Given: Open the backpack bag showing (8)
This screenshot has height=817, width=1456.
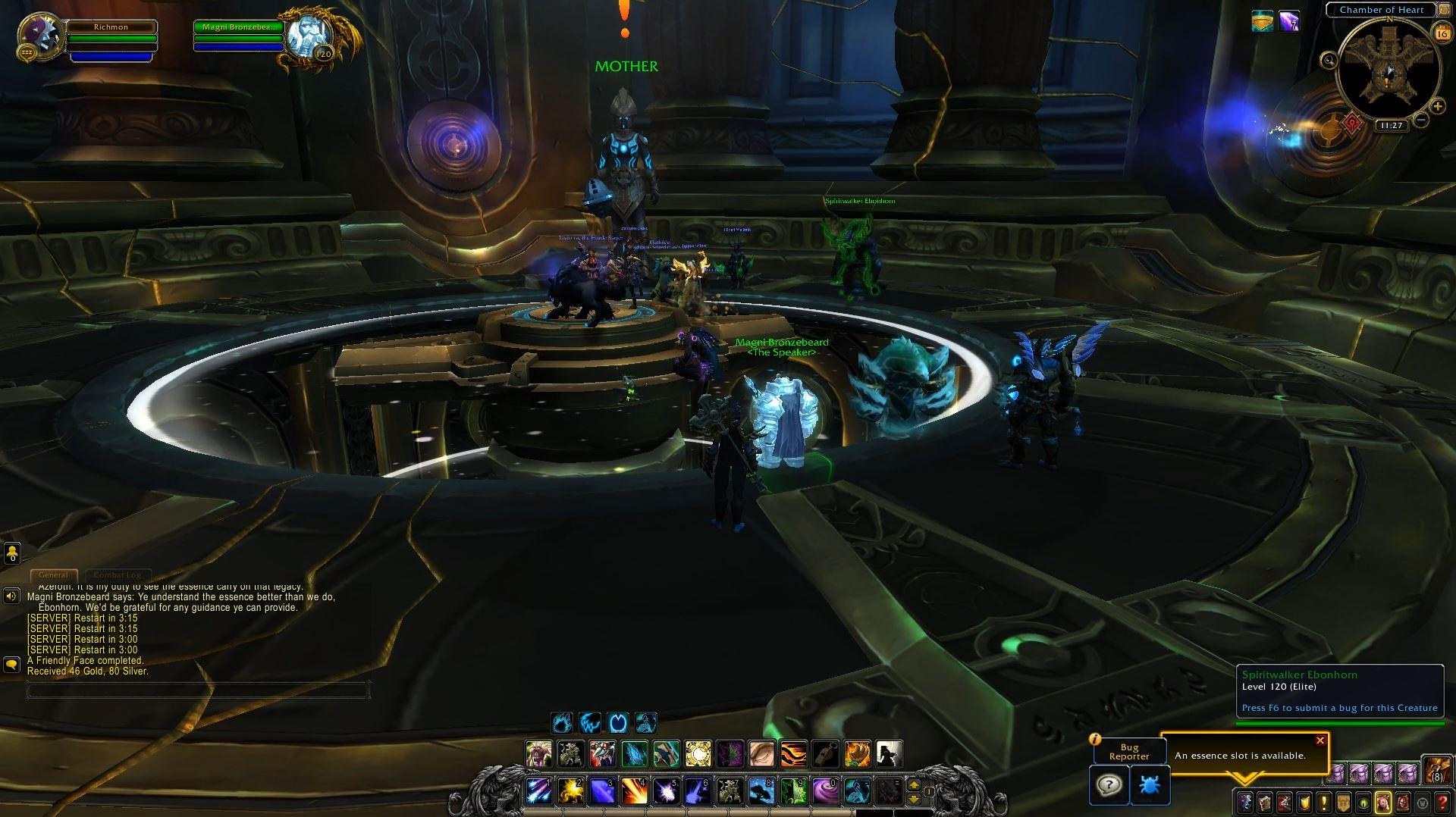Looking at the screenshot, I should (x=1436, y=770).
